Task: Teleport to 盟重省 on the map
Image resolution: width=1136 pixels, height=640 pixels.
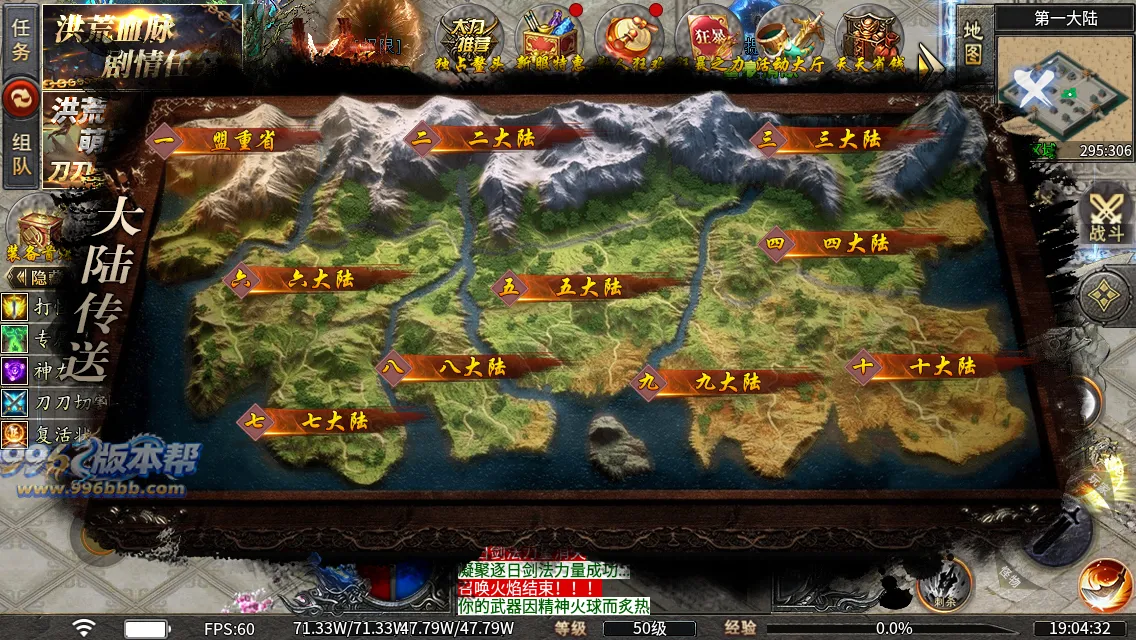Action: tap(242, 141)
